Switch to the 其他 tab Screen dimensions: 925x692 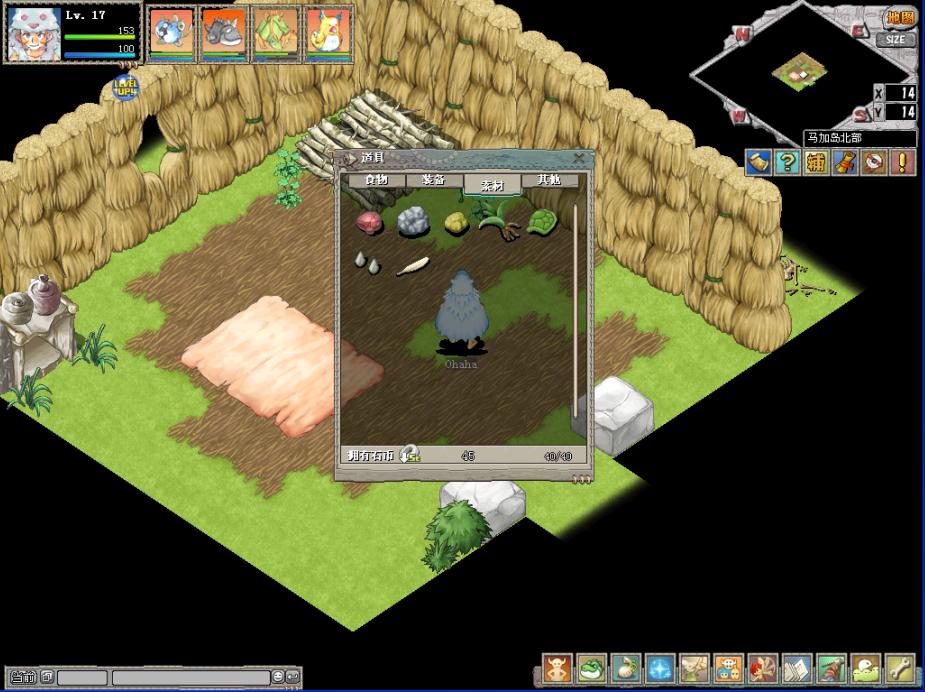point(549,180)
